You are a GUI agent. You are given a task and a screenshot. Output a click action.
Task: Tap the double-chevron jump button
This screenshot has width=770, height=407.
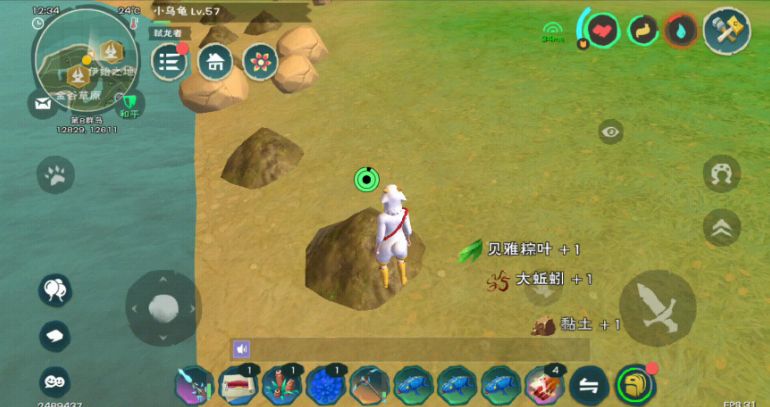click(x=721, y=227)
